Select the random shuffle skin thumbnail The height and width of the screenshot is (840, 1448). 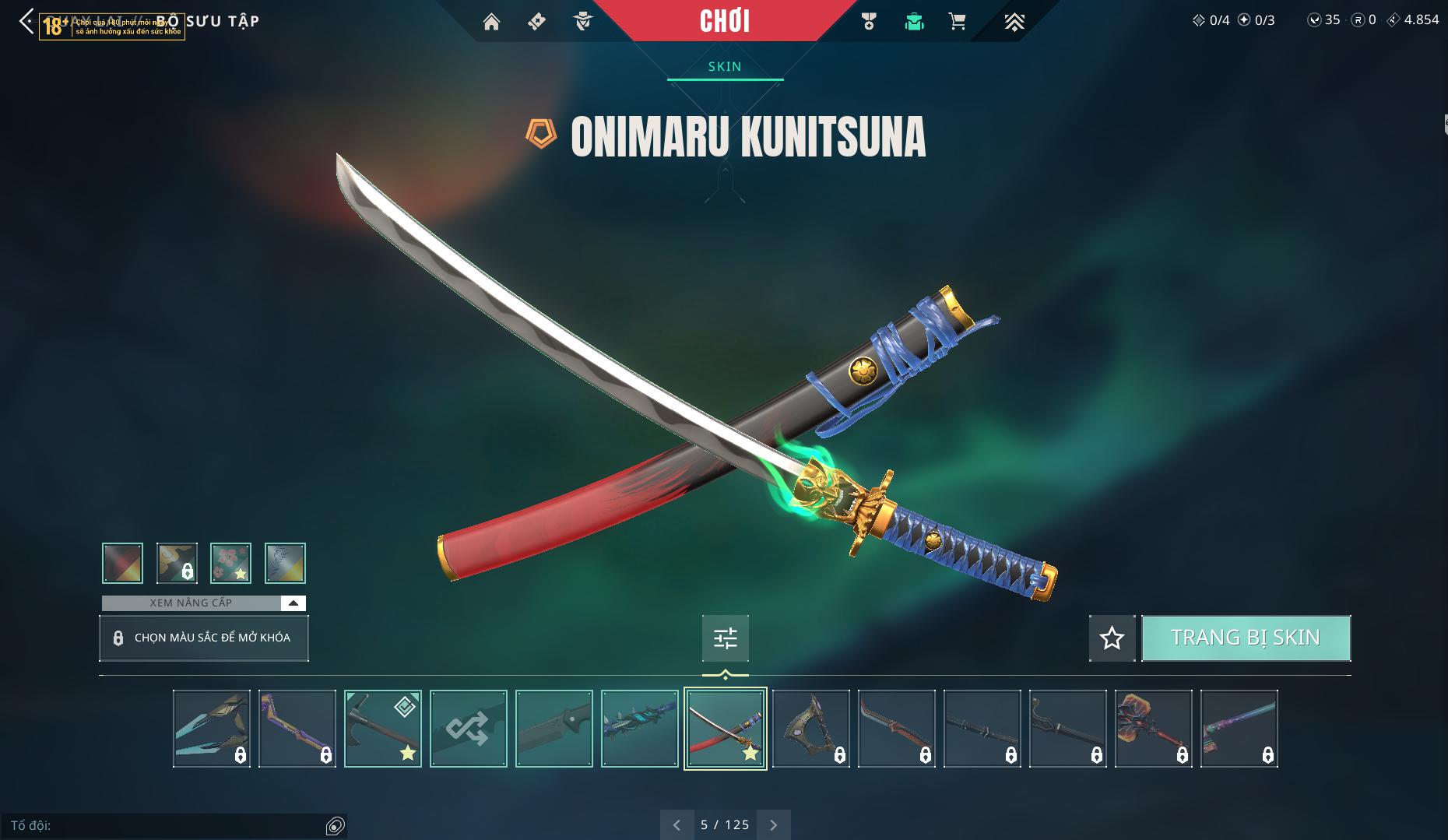click(x=469, y=729)
